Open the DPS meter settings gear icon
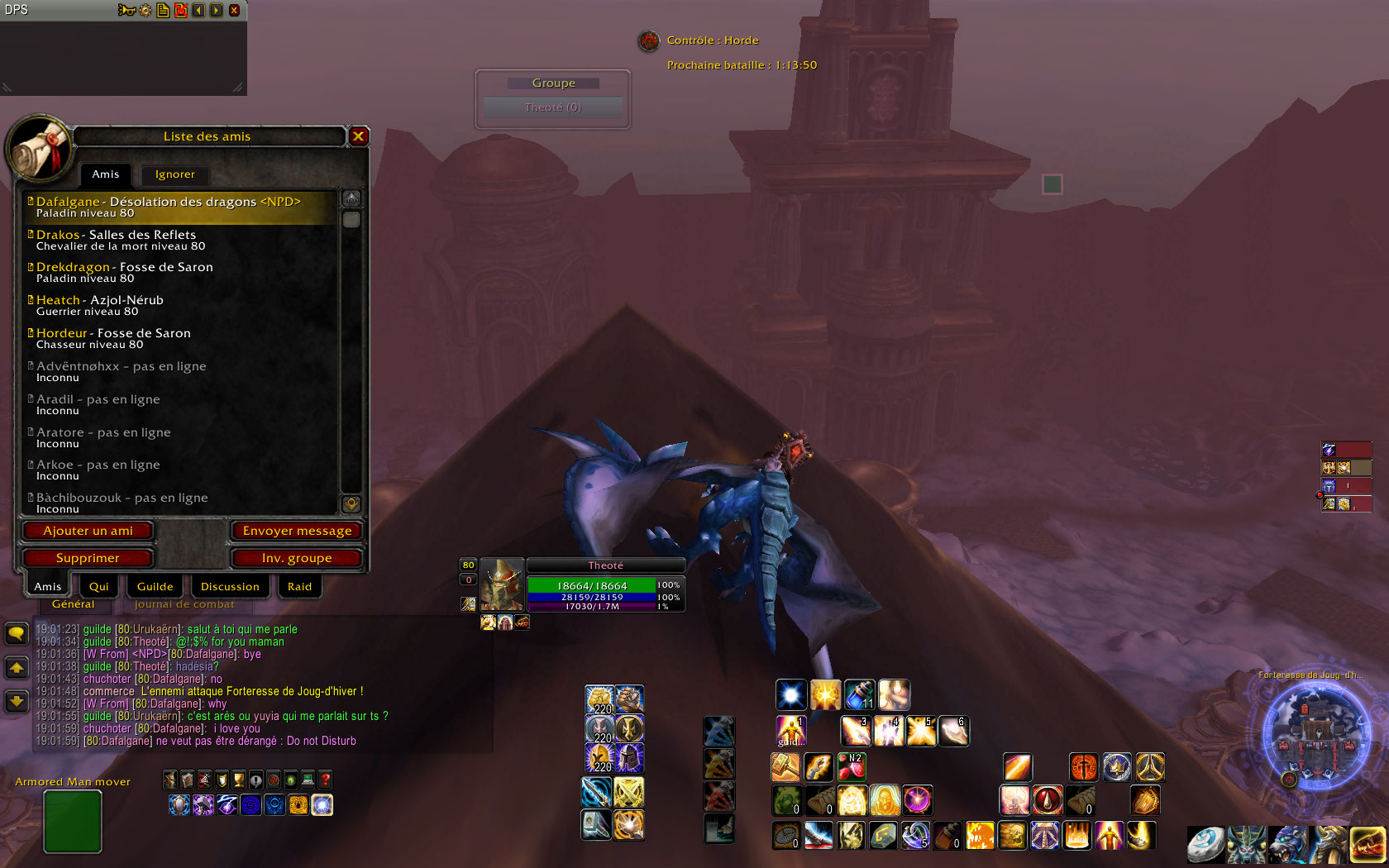This screenshot has height=868, width=1389. [x=146, y=10]
